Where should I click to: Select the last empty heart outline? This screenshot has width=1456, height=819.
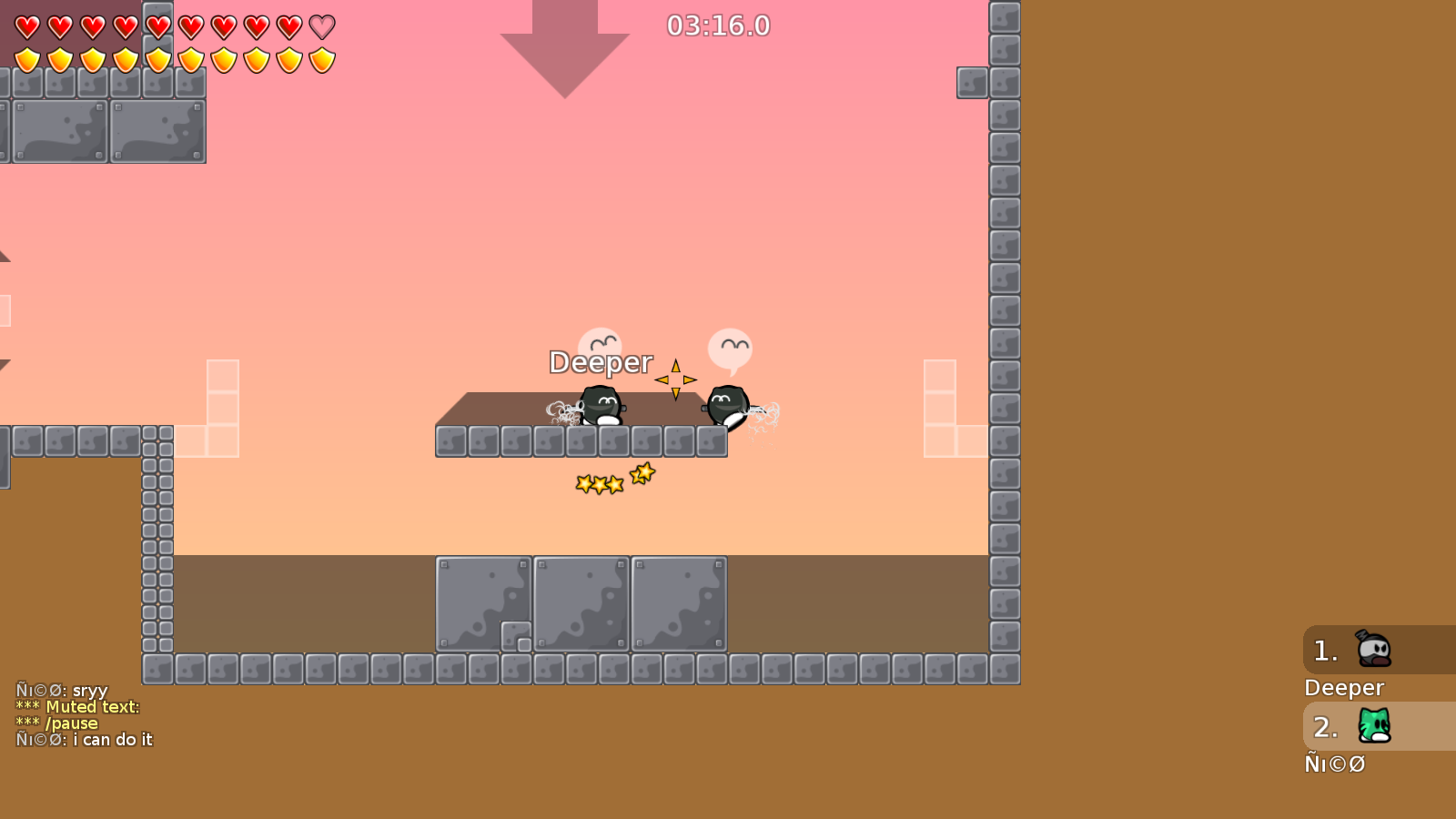[x=319, y=26]
